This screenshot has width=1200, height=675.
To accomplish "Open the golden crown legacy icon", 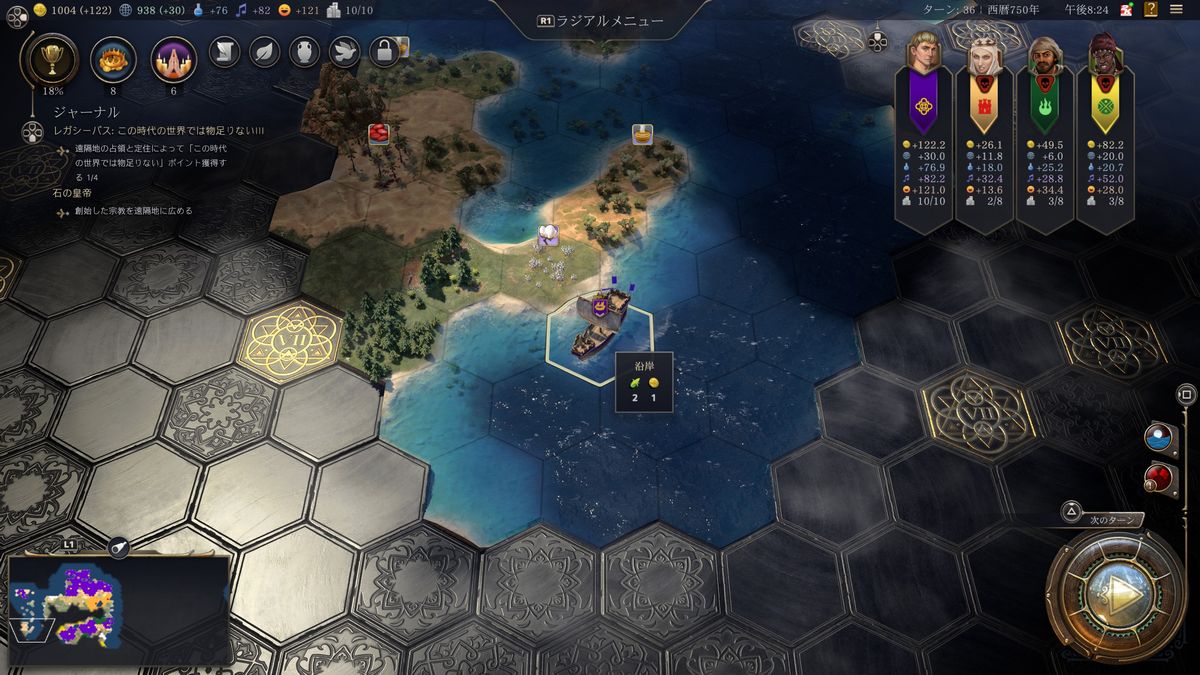I will tap(113, 59).
